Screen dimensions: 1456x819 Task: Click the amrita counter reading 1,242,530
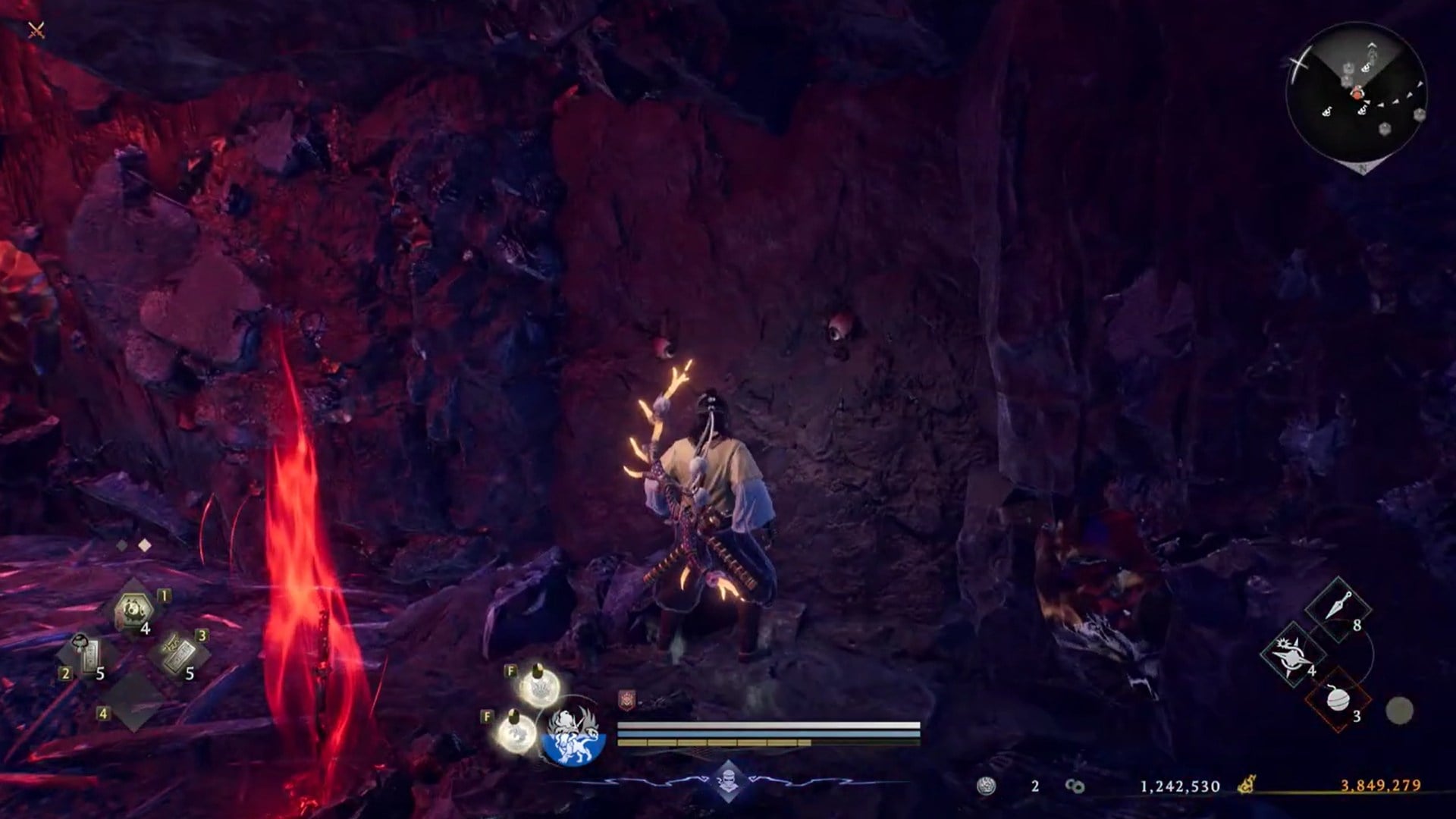click(x=1180, y=784)
